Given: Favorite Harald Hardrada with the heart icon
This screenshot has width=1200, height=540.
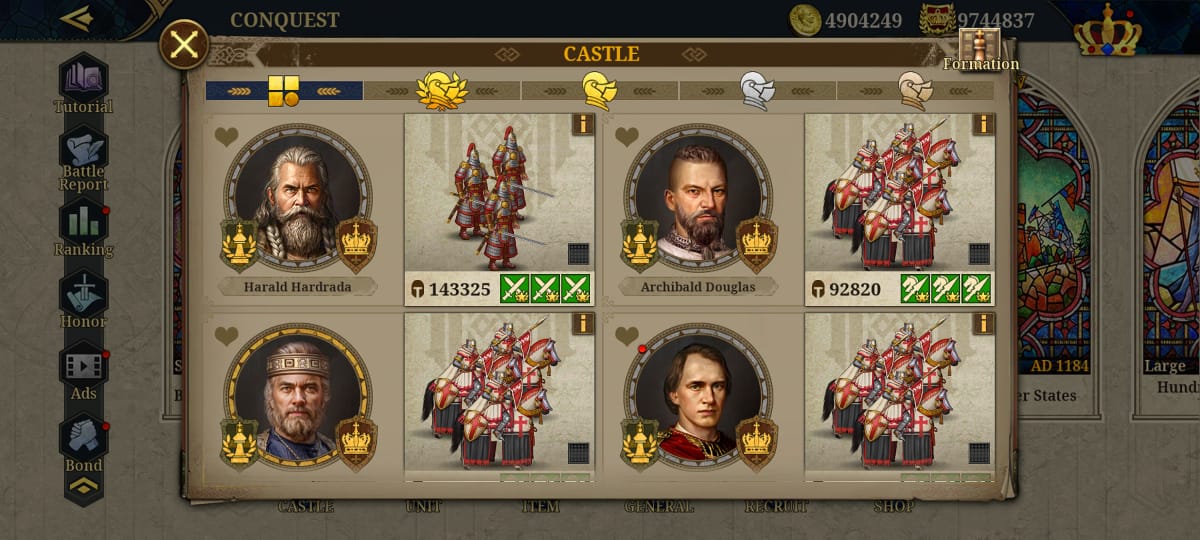Looking at the screenshot, I should coord(226,137).
